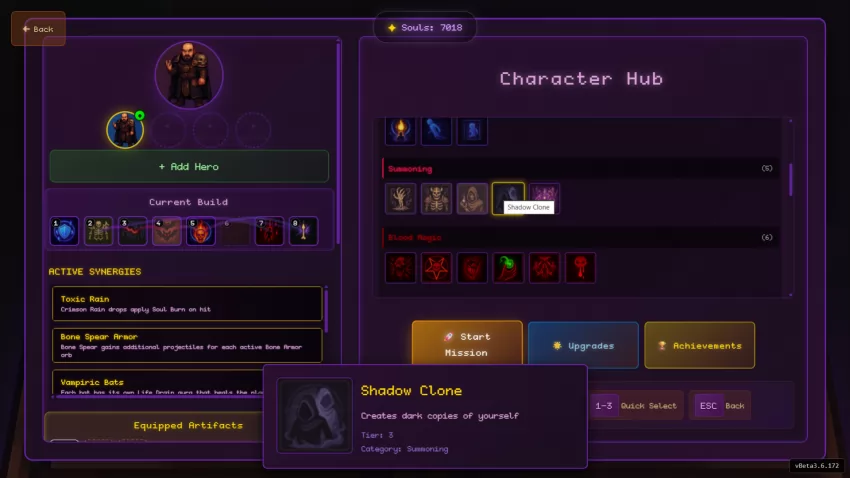Choose the red pentagram blood magic skill
Image resolution: width=850 pixels, height=478 pixels.
pyautogui.click(x=437, y=267)
